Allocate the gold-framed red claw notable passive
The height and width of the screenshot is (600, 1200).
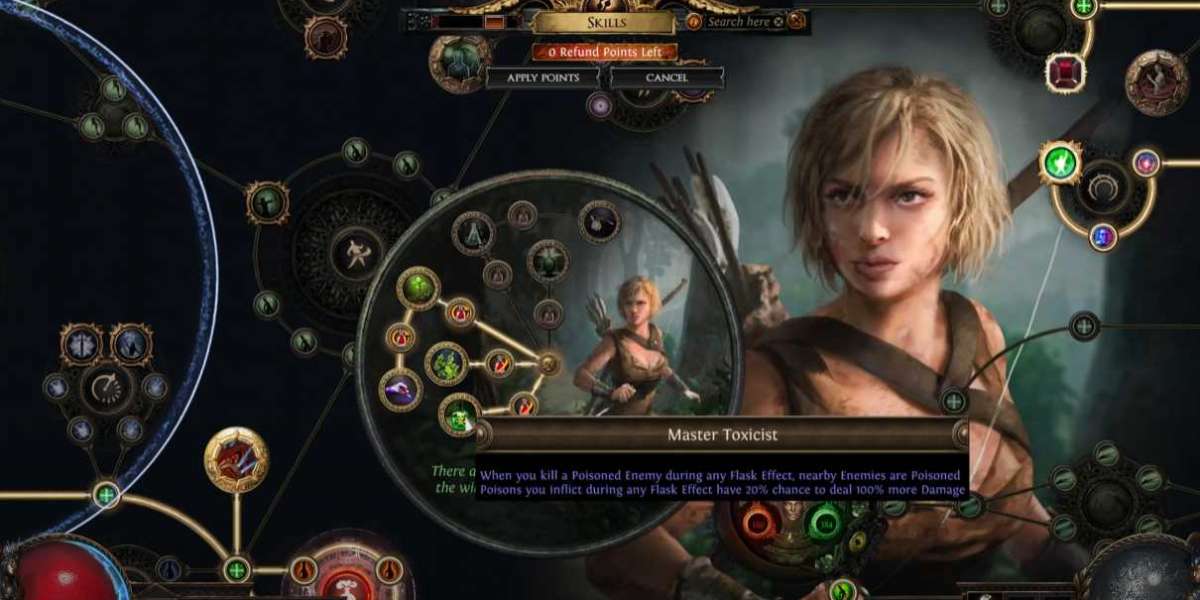(236, 459)
